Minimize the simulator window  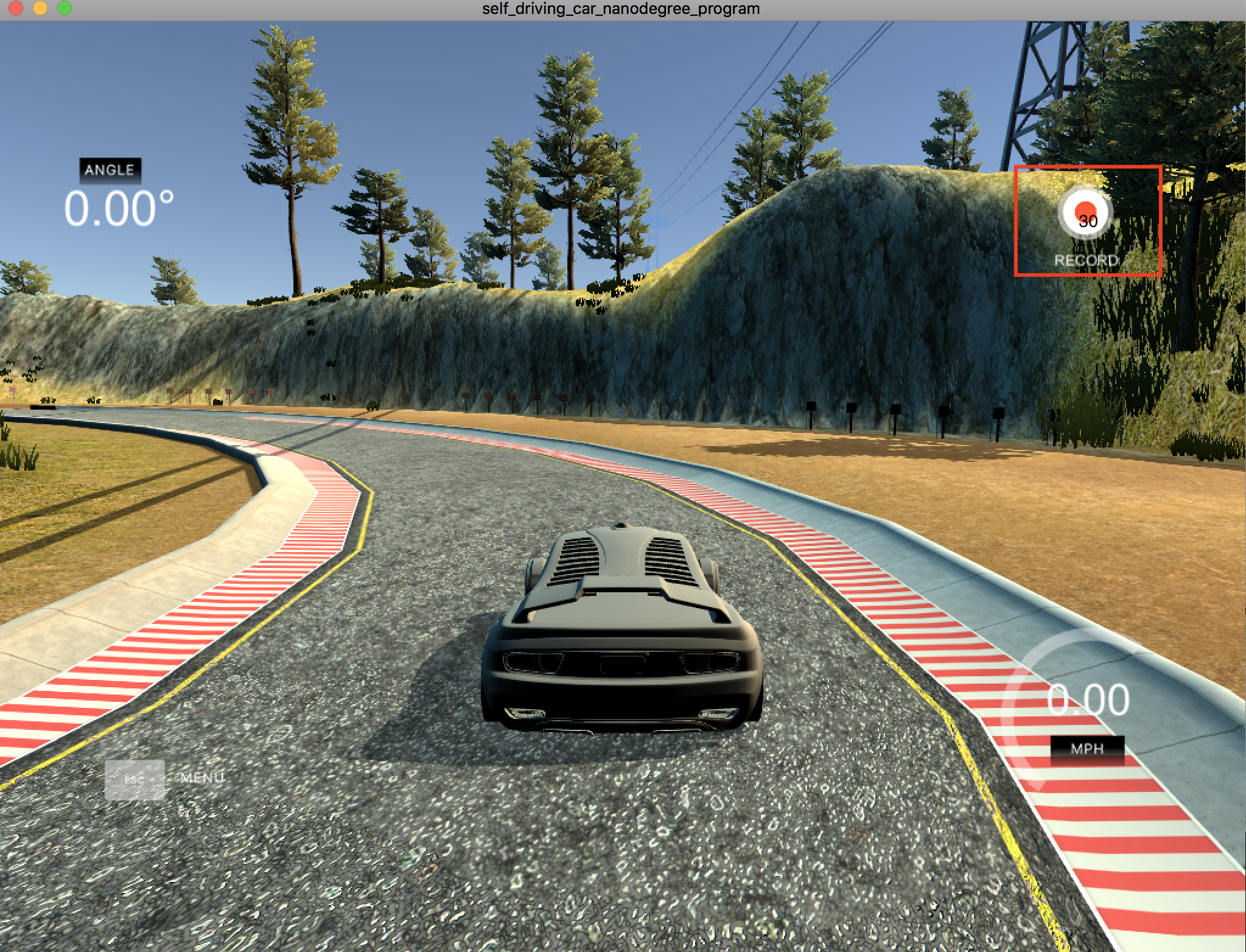point(40,8)
